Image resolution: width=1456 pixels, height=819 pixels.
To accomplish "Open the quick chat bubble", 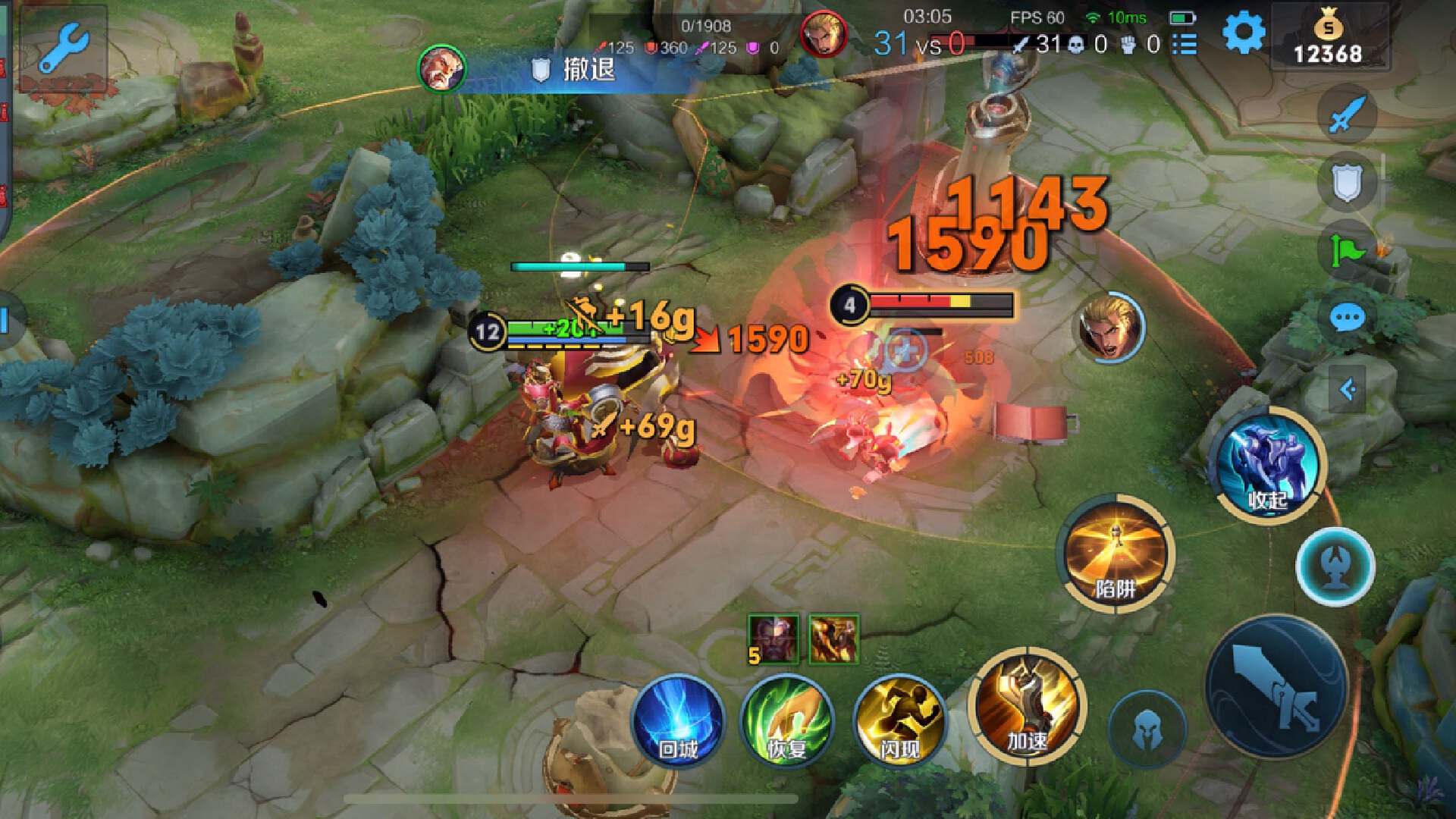I will click(x=1347, y=318).
